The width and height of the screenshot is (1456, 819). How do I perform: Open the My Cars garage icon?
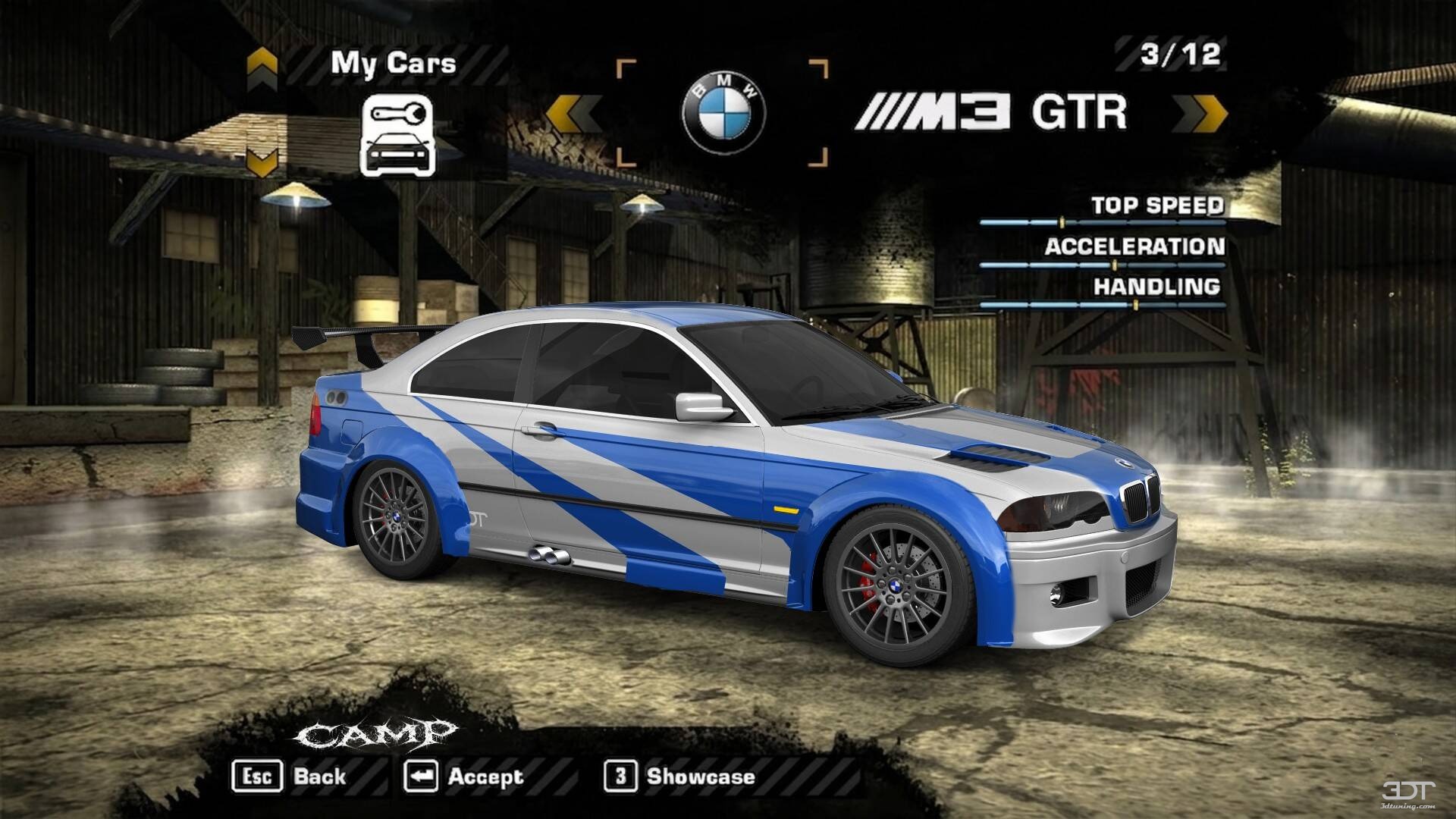coord(397,135)
